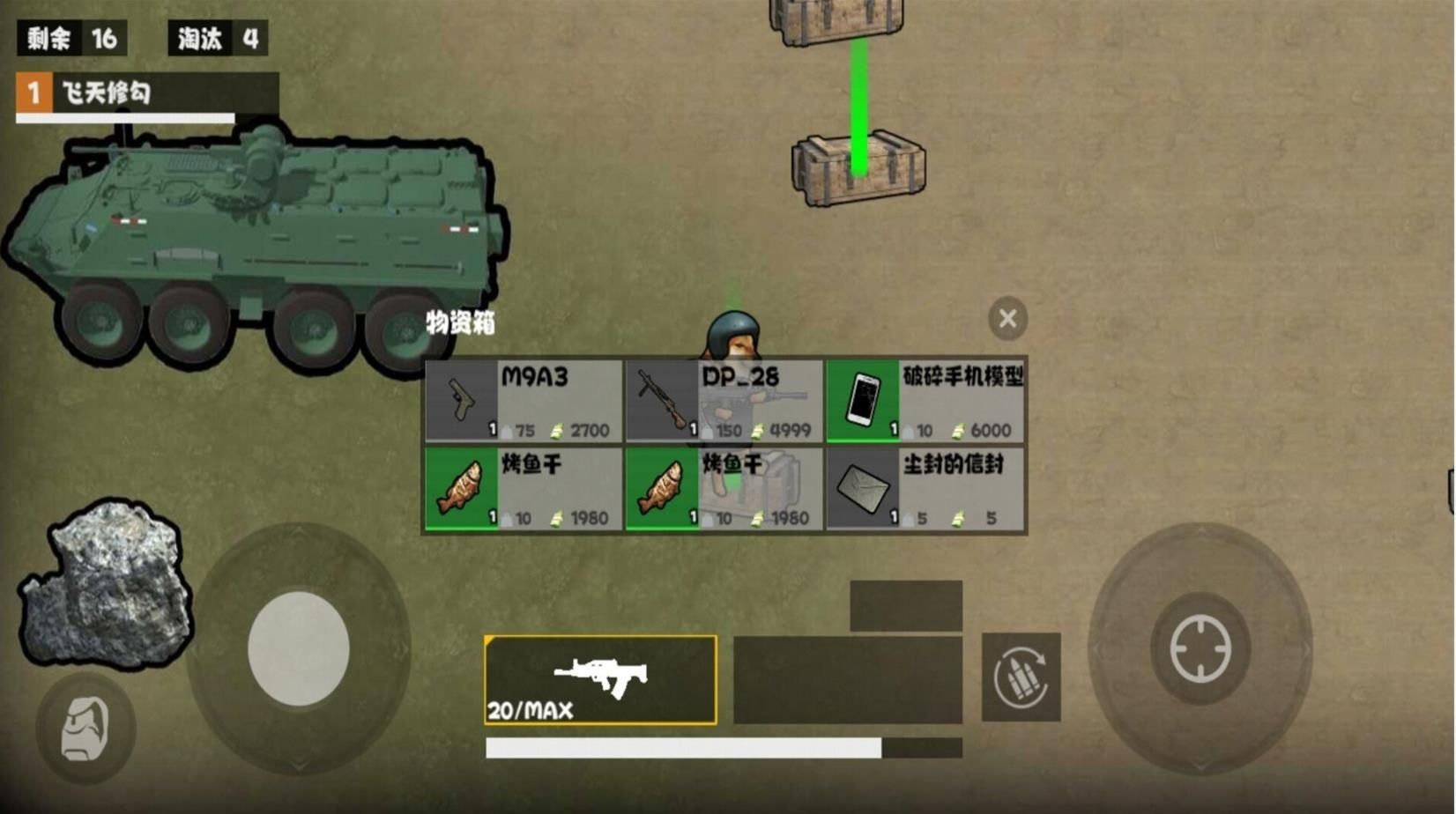Close the 物资箱 loot panel
Screen dimensions: 1456x814
[x=1007, y=318]
